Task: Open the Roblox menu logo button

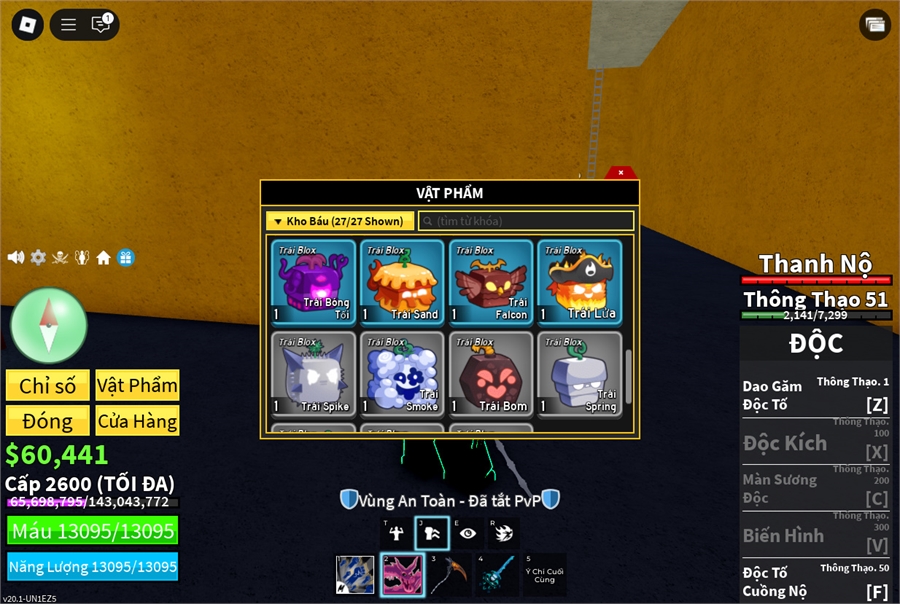Action: (x=27, y=25)
